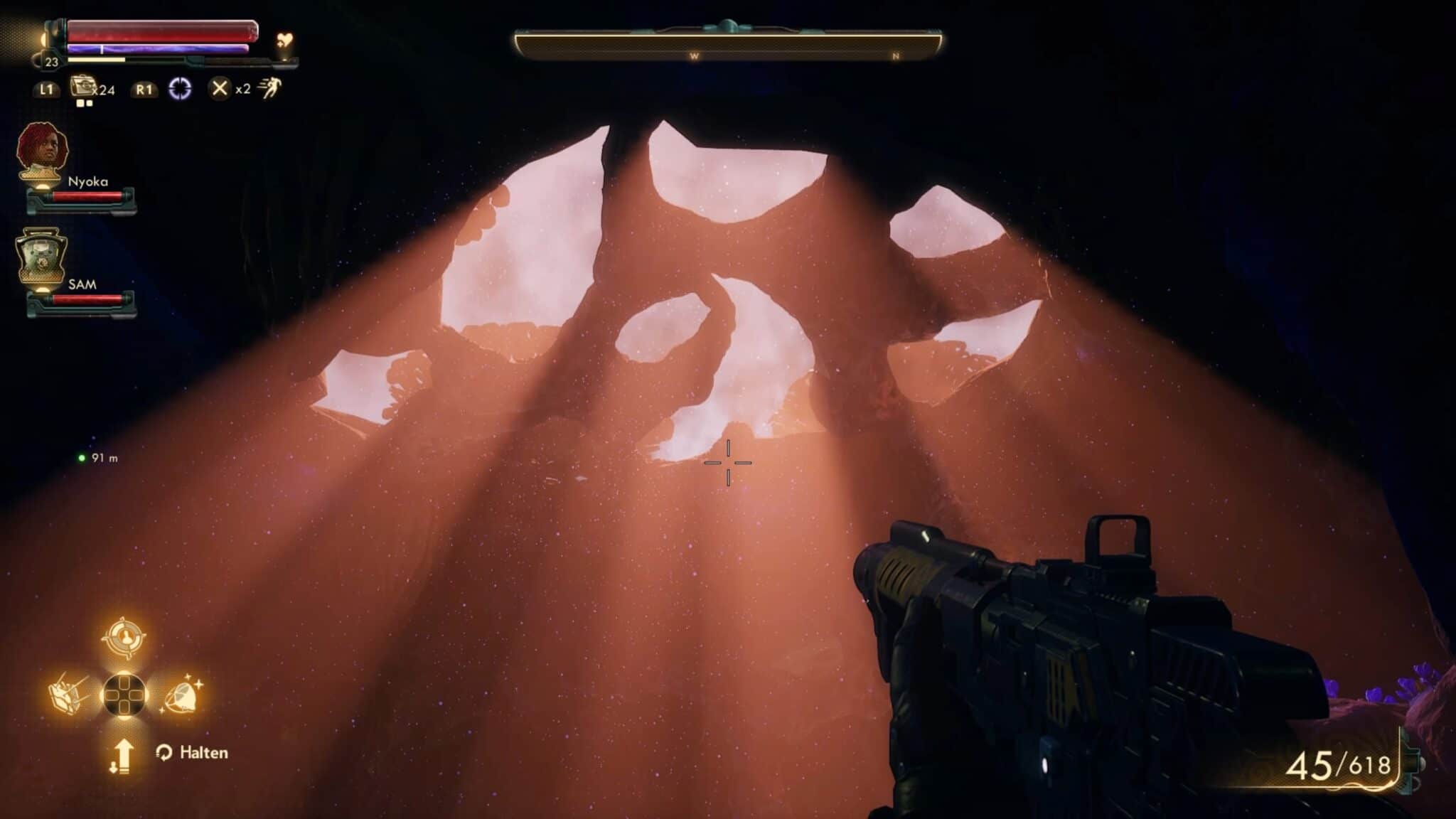The width and height of the screenshot is (1456, 819).
Task: Trigger the companion attack target command icon
Action: tap(124, 638)
